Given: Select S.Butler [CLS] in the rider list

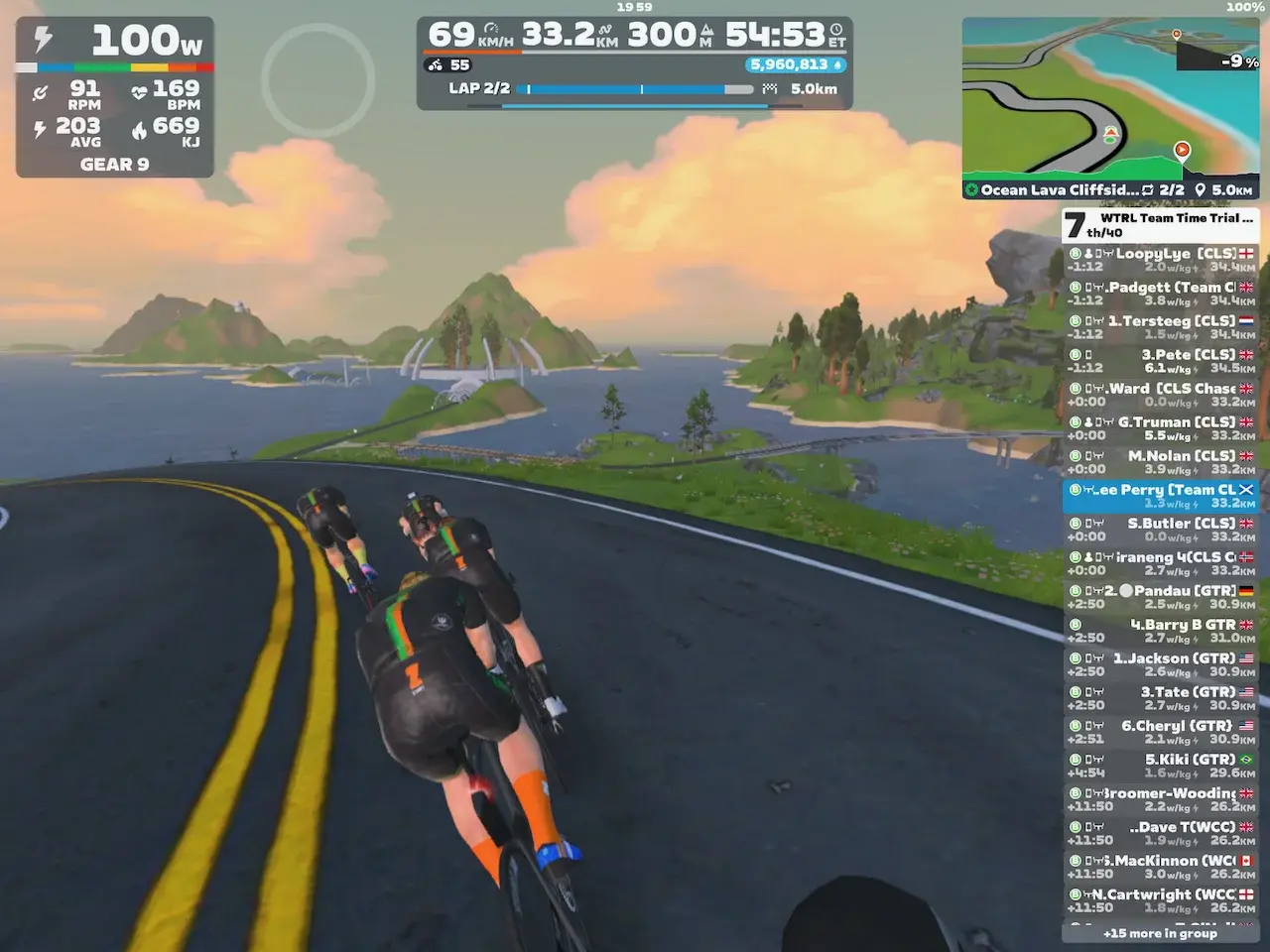Looking at the screenshot, I should tap(1161, 530).
